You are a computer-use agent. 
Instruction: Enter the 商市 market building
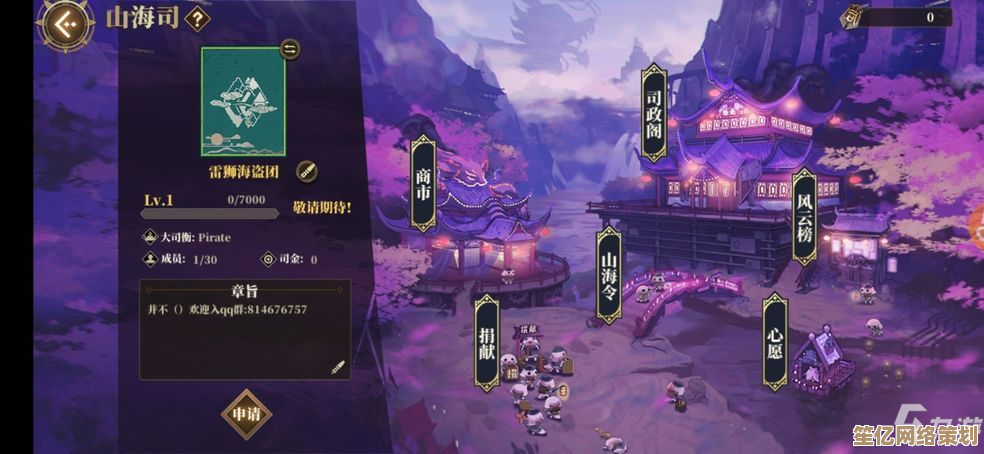423,184
